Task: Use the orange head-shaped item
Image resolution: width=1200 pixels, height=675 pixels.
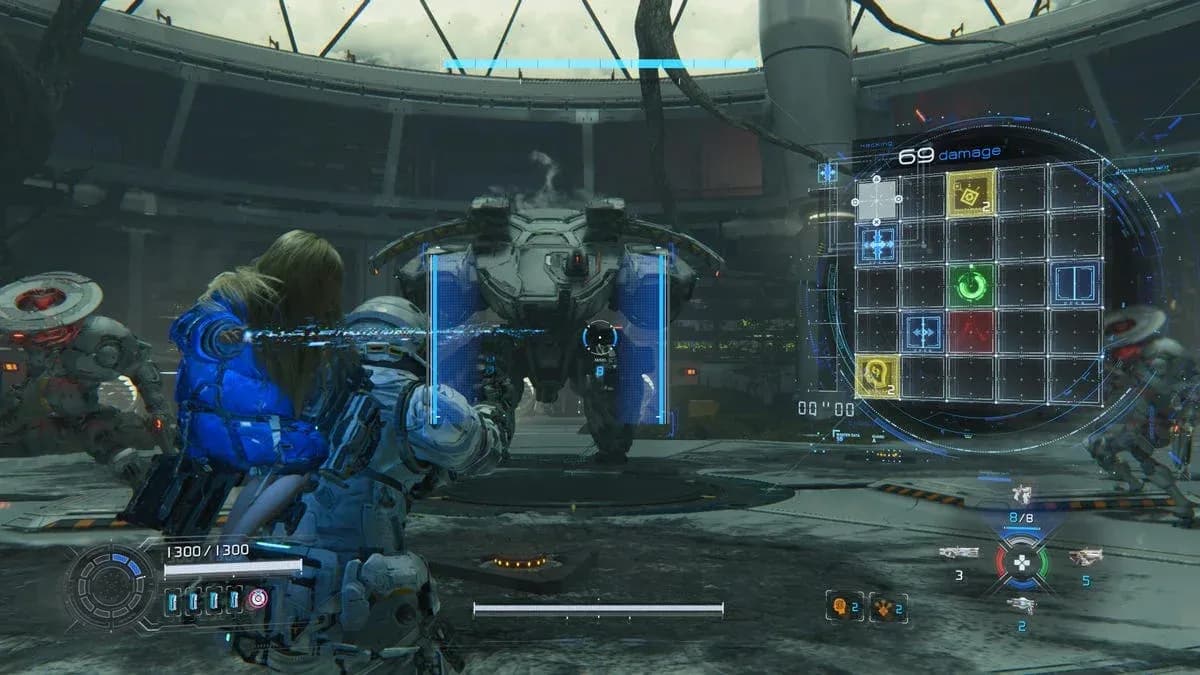Action: pos(842,606)
